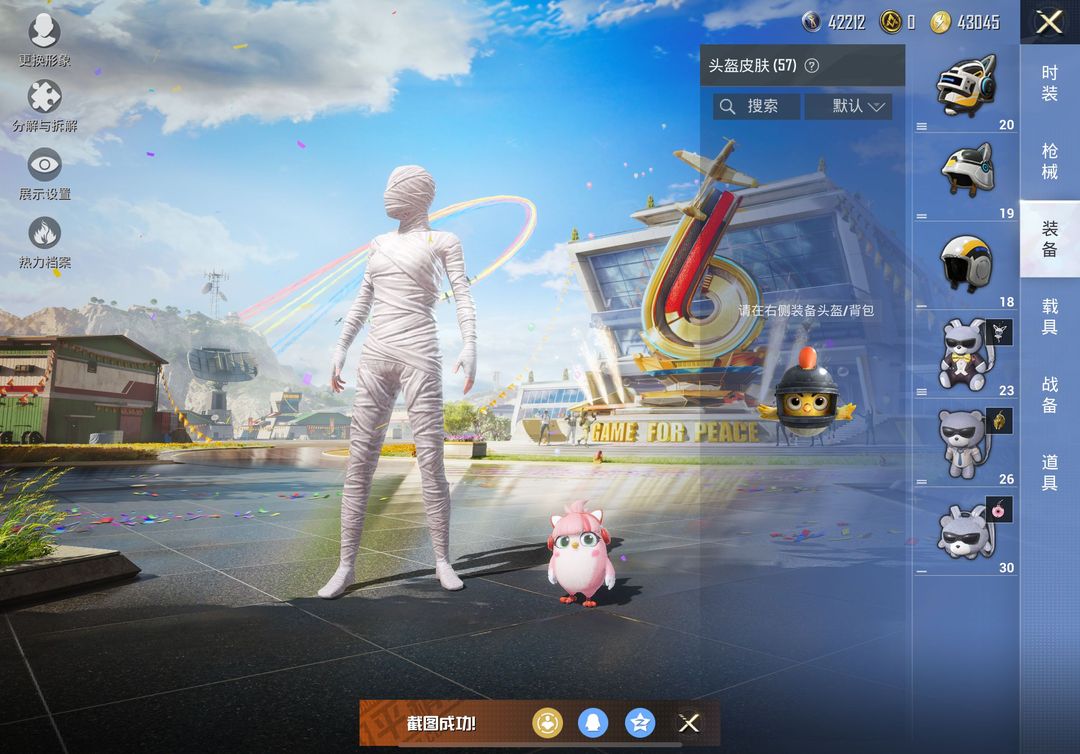Open 展示设置 display settings
This screenshot has width=1080, height=754.
click(44, 172)
